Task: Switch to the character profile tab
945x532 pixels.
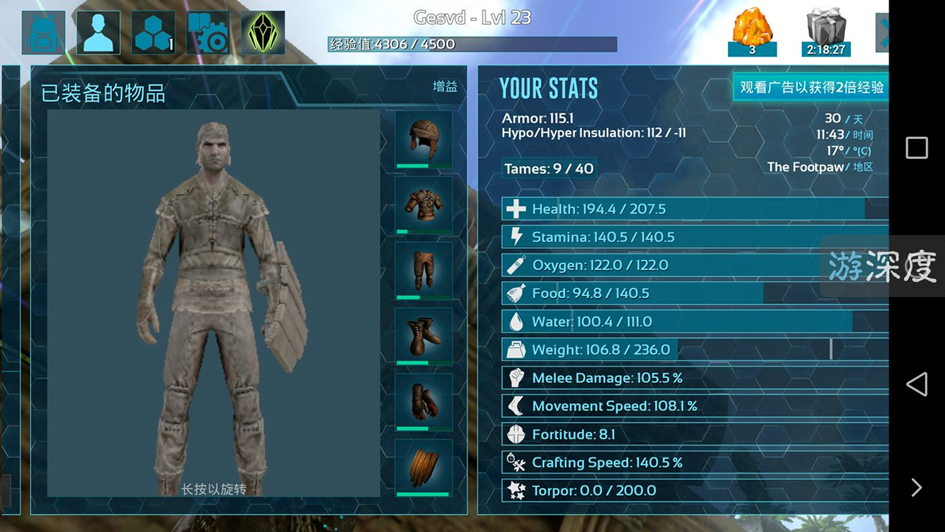Action: pos(98,33)
